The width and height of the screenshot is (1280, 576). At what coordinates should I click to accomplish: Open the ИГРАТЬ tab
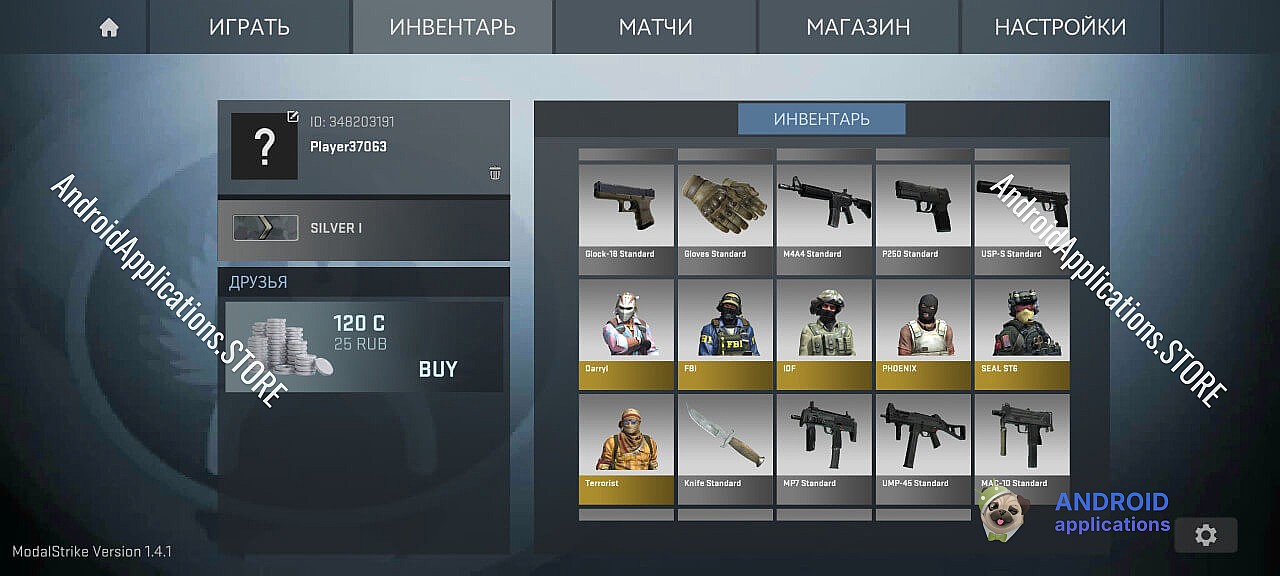tap(249, 27)
